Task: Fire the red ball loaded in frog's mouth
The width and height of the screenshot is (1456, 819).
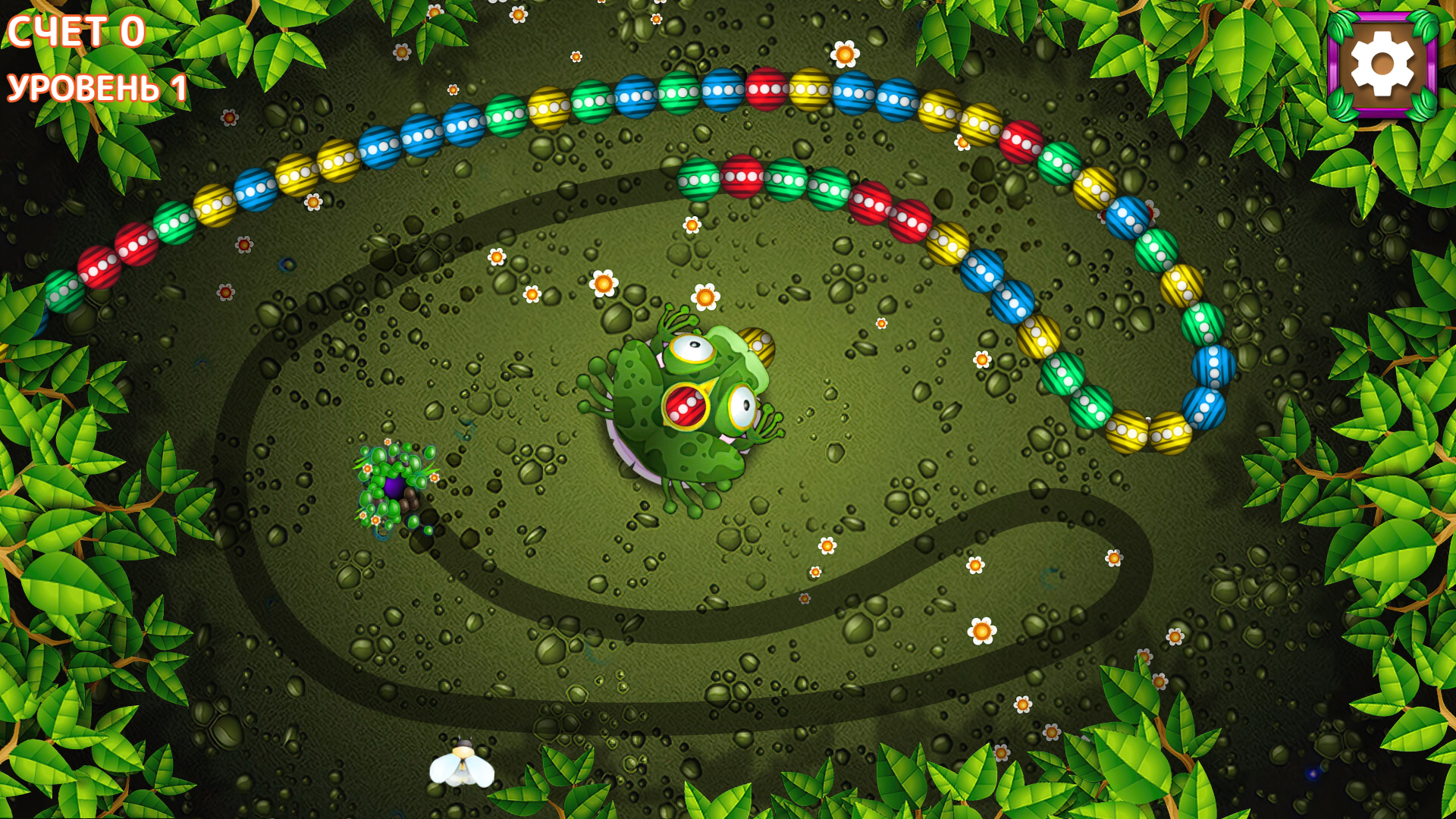Action: [x=686, y=406]
